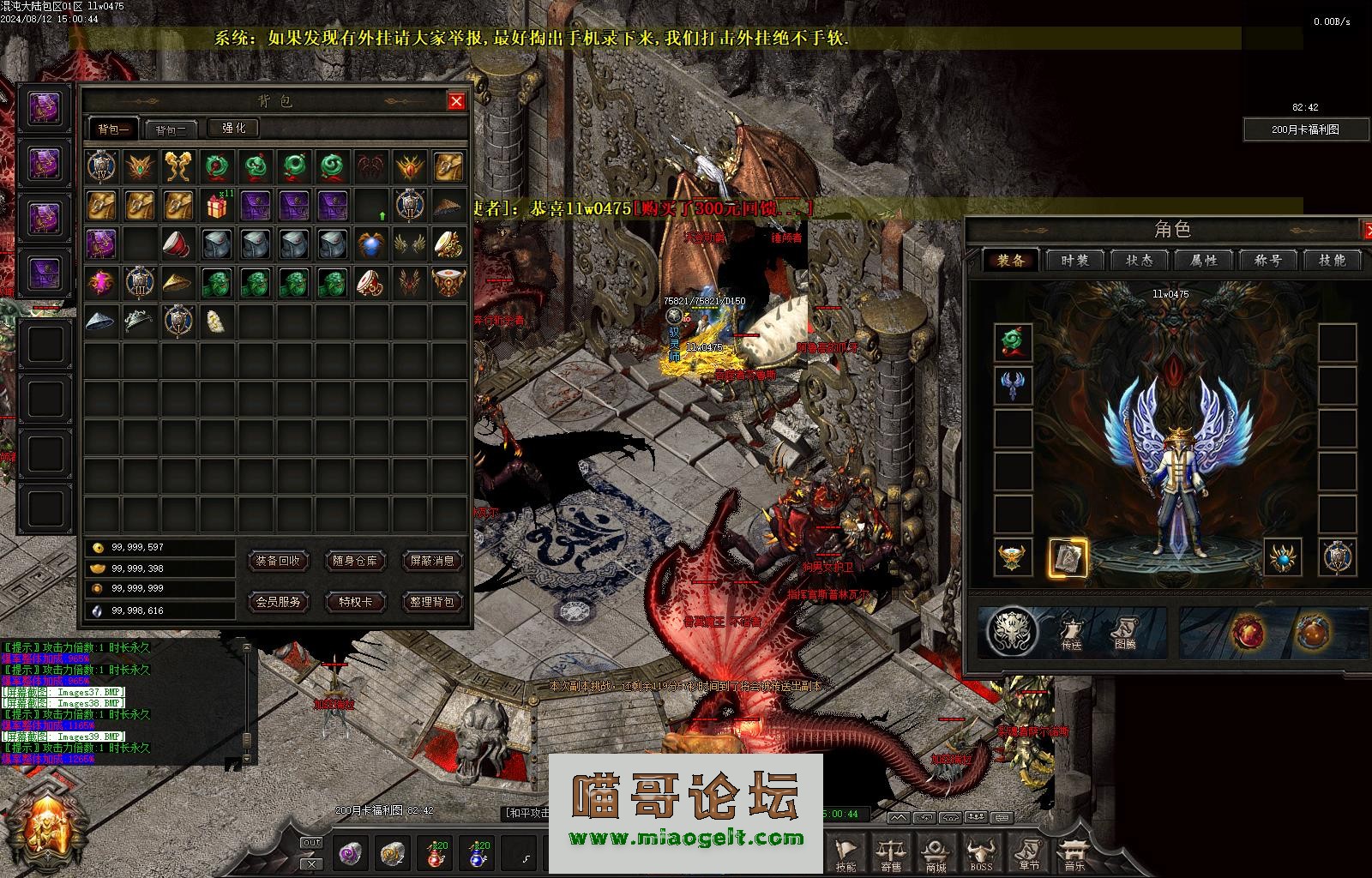Use the red potion in the hotbar
1372x878 pixels.
pyautogui.click(x=436, y=853)
